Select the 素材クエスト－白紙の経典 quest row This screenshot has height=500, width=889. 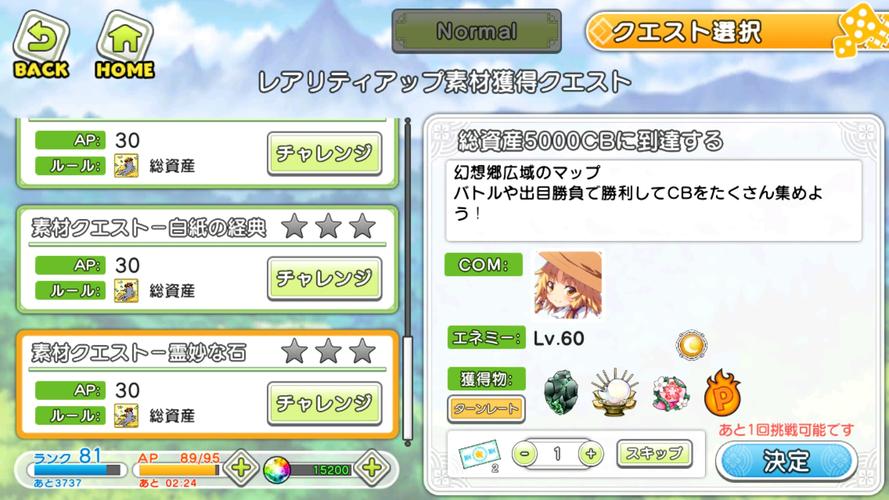150,228
